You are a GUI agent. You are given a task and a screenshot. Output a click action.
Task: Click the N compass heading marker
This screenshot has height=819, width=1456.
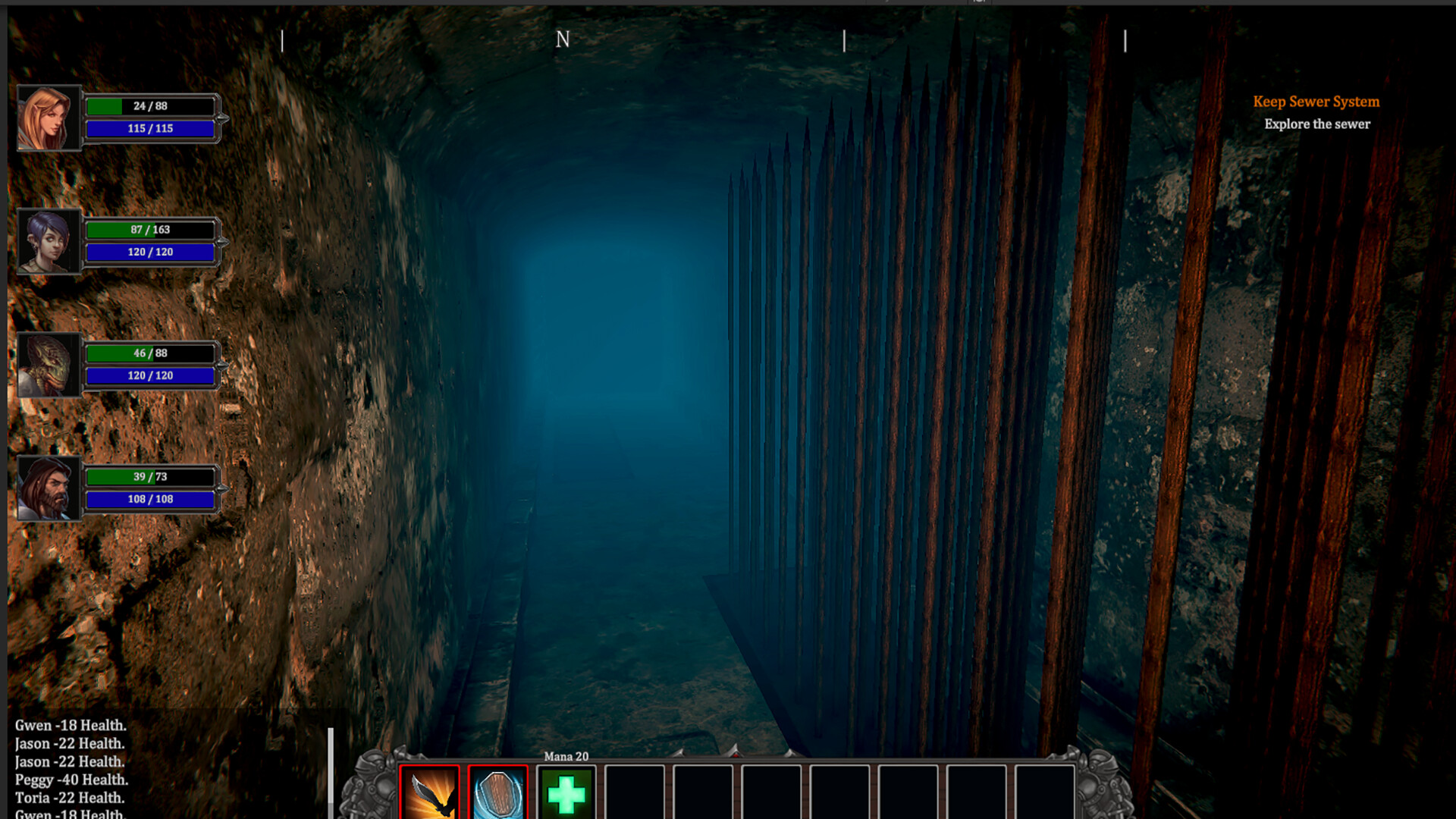pyautogui.click(x=563, y=39)
